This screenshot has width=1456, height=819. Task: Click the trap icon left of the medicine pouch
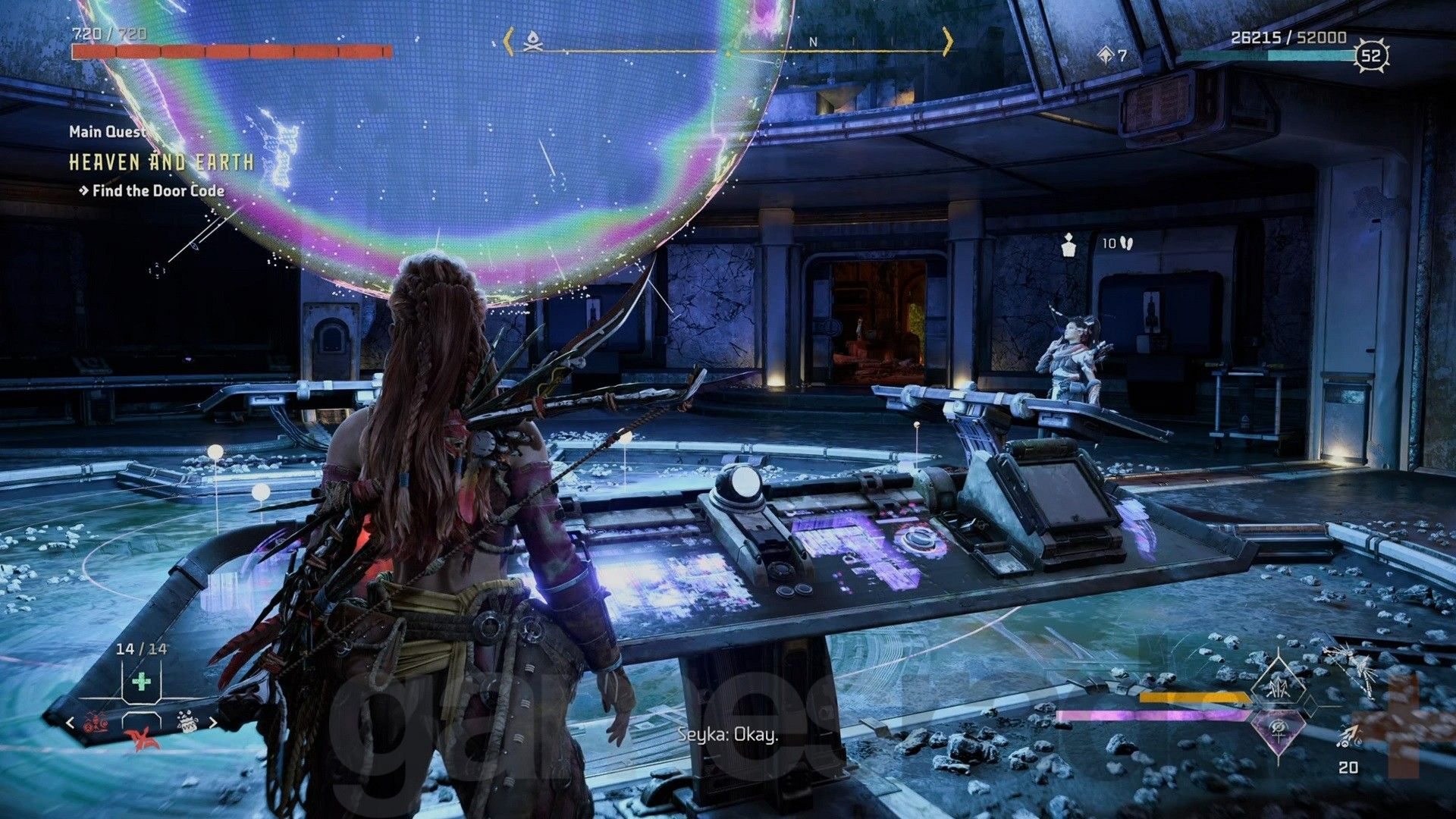(96, 723)
